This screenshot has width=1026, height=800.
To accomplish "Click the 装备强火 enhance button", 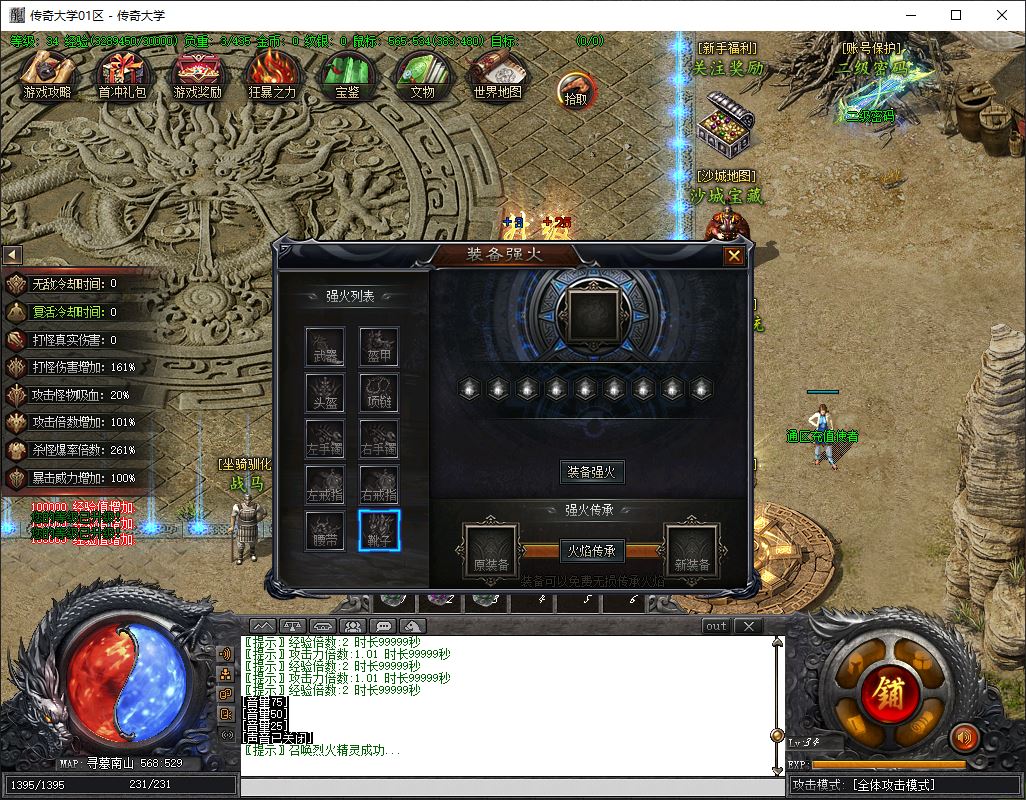I will 591,471.
